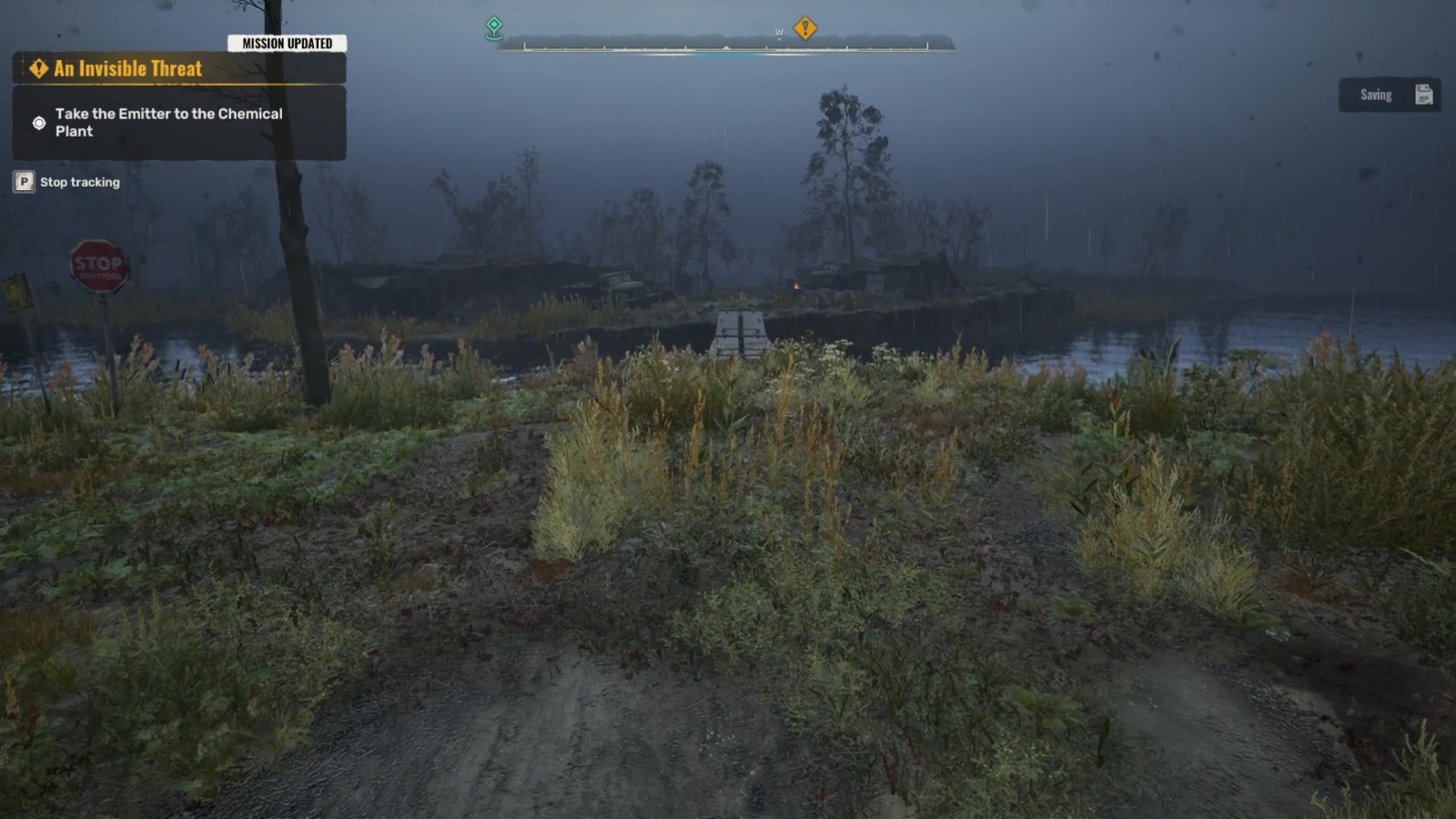The image size is (1456, 819).
Task: Select the MISSION UPDATED notification tab
Action: 287,41
